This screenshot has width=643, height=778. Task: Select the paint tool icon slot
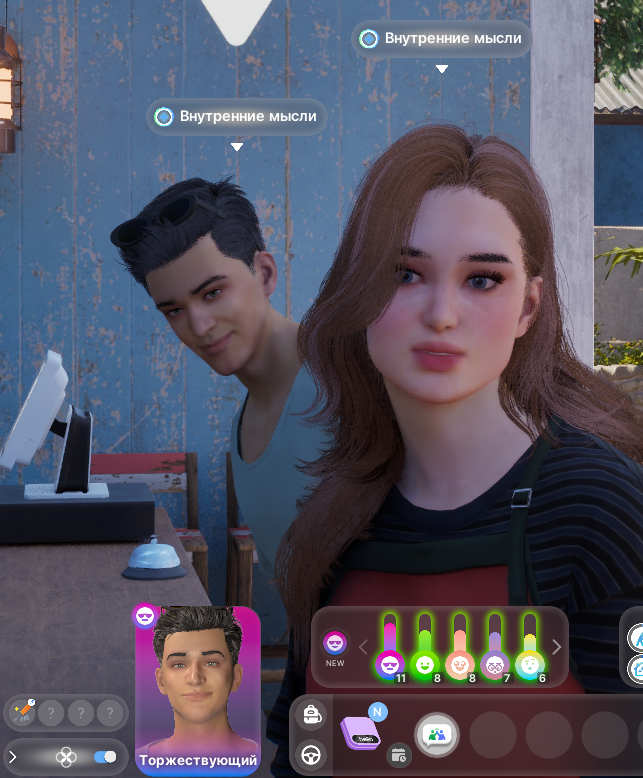22,713
